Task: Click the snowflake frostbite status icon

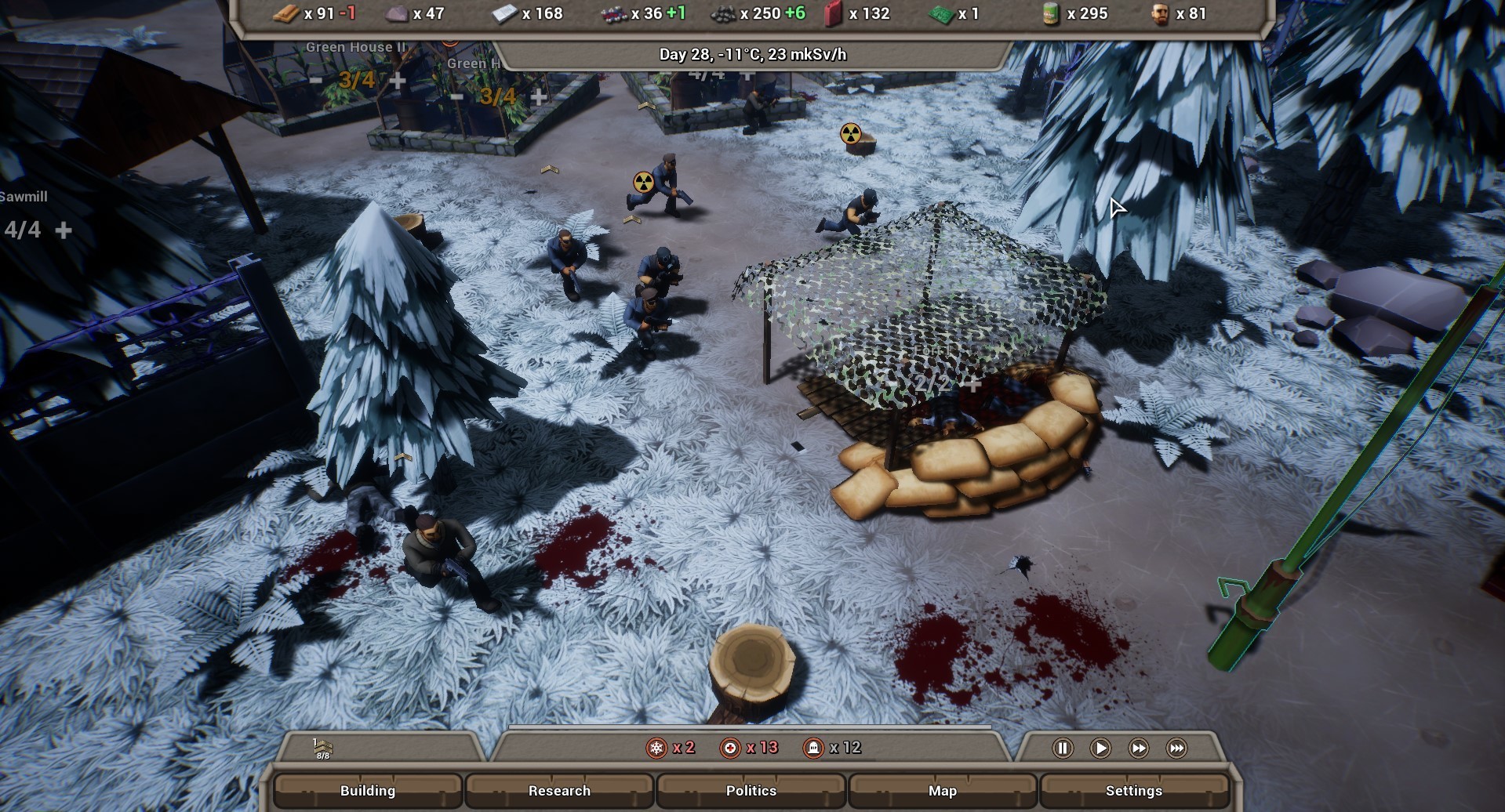Action: [x=657, y=748]
